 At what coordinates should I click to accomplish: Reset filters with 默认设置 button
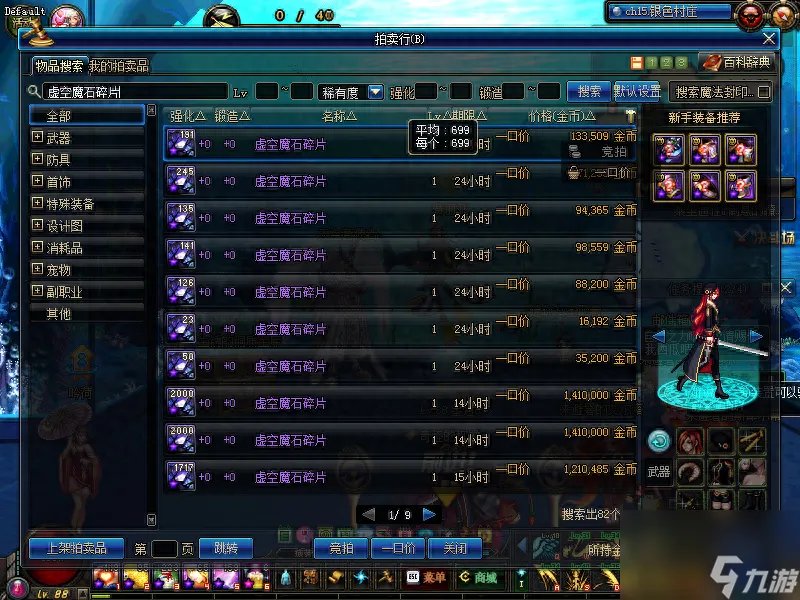coord(637,91)
